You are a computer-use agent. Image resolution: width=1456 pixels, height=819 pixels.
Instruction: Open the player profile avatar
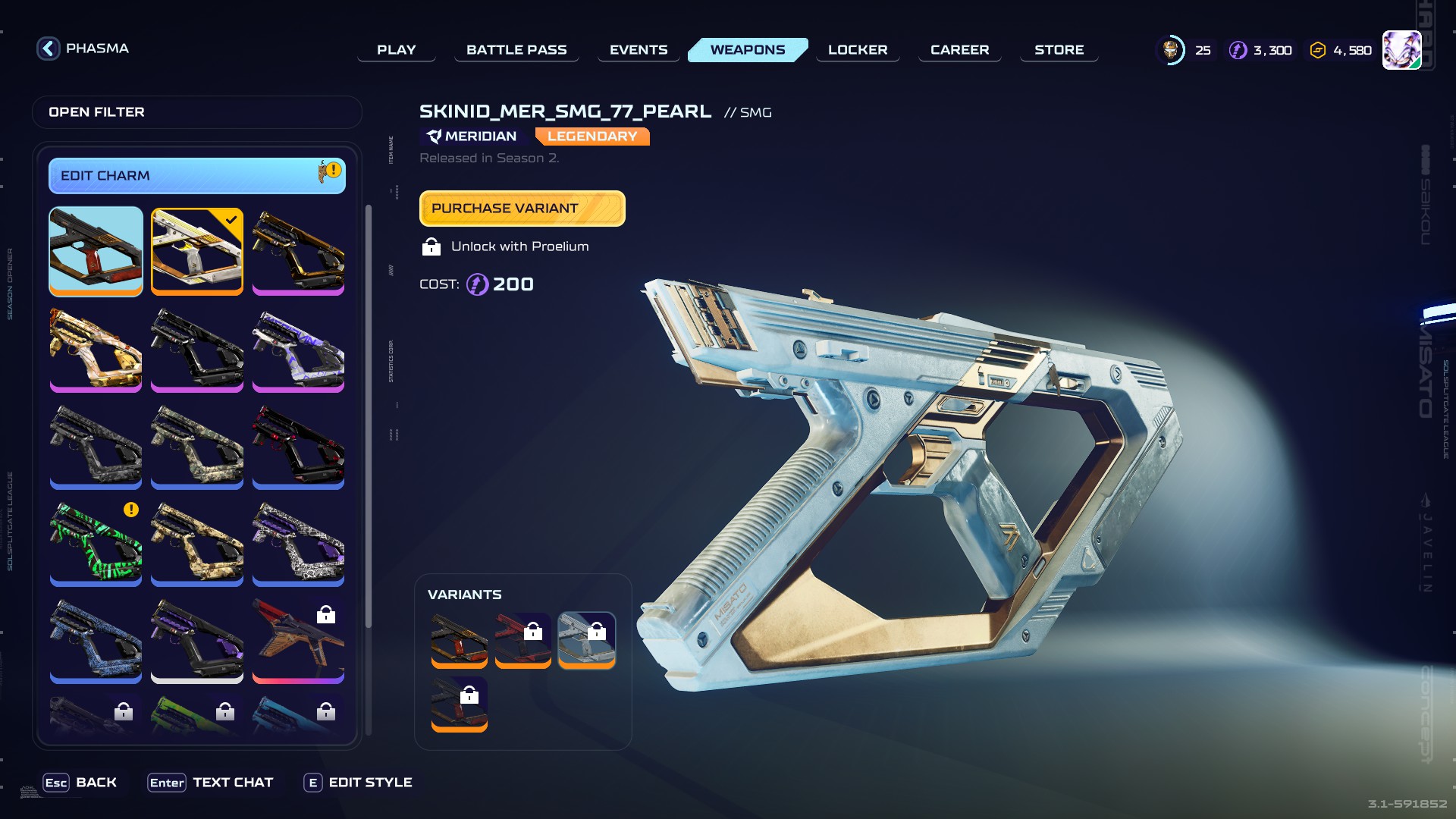tap(1401, 50)
